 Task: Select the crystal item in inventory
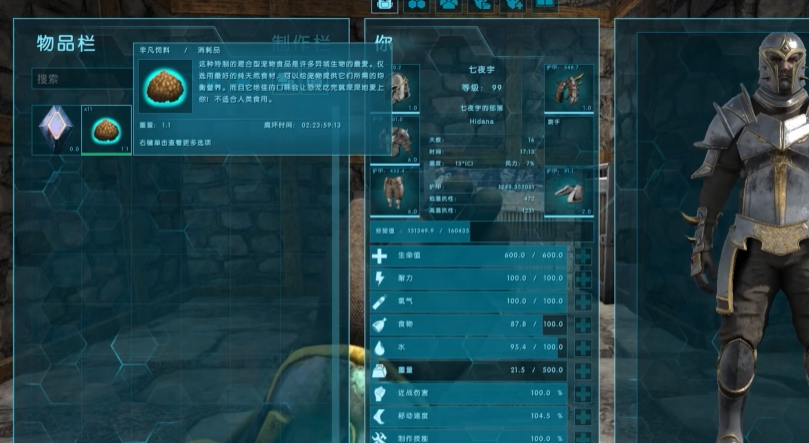[x=56, y=130]
